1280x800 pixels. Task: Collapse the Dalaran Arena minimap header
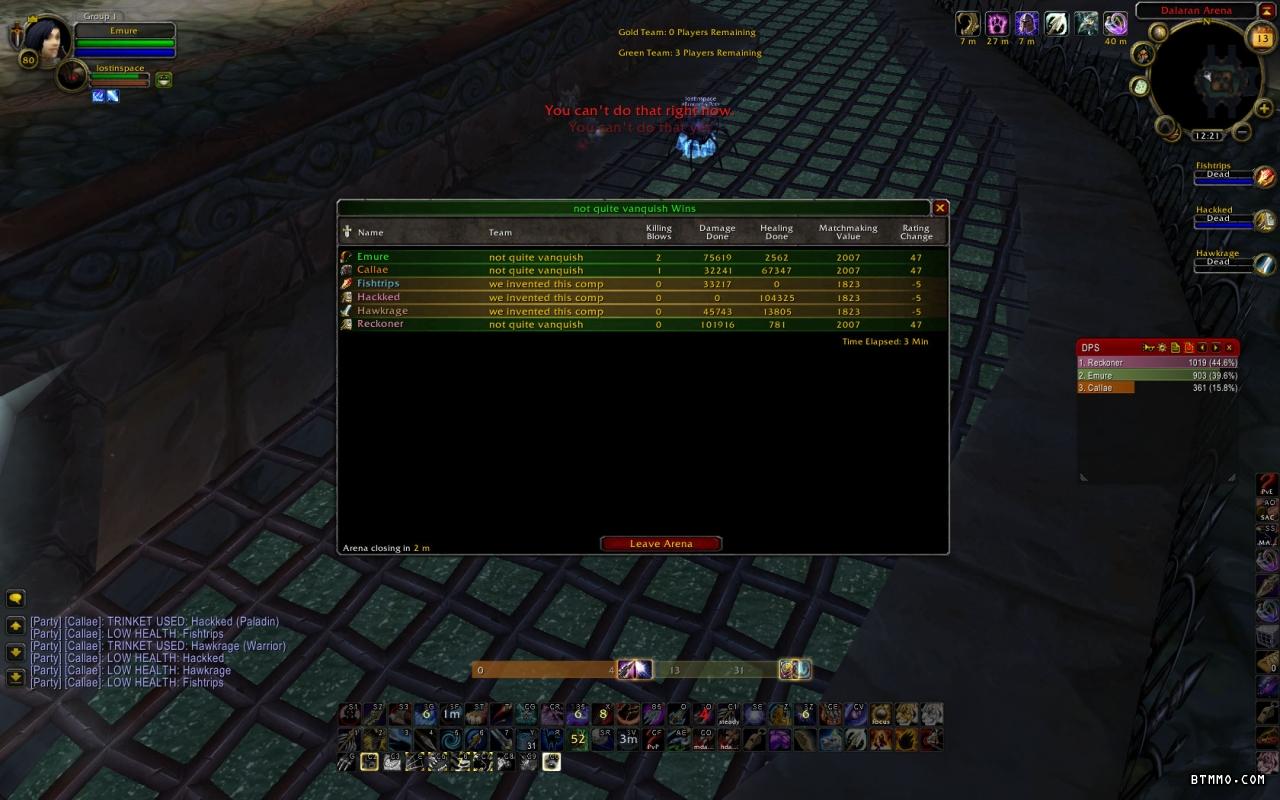1266,10
